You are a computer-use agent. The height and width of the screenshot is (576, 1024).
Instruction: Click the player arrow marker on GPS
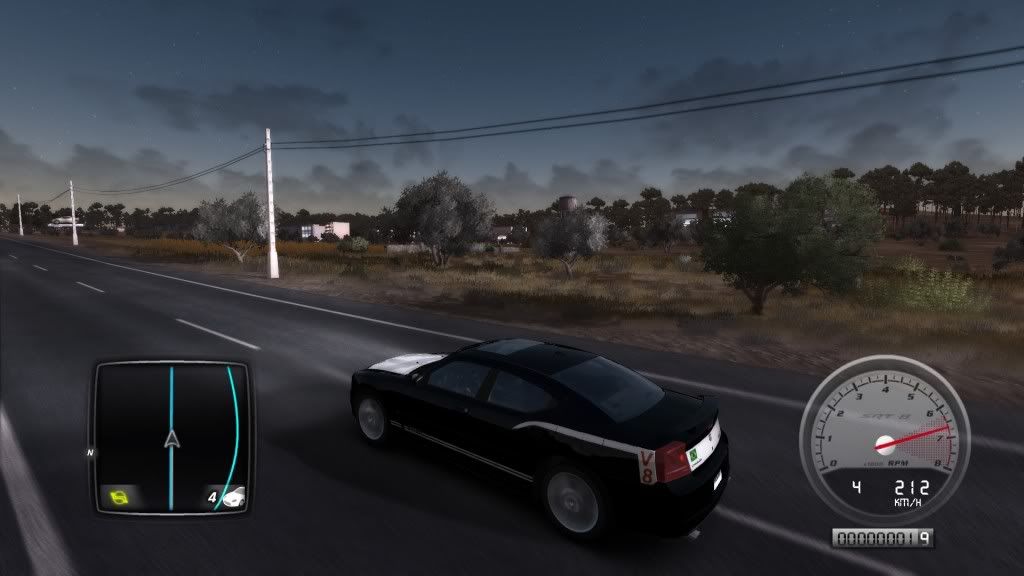[x=172, y=438]
